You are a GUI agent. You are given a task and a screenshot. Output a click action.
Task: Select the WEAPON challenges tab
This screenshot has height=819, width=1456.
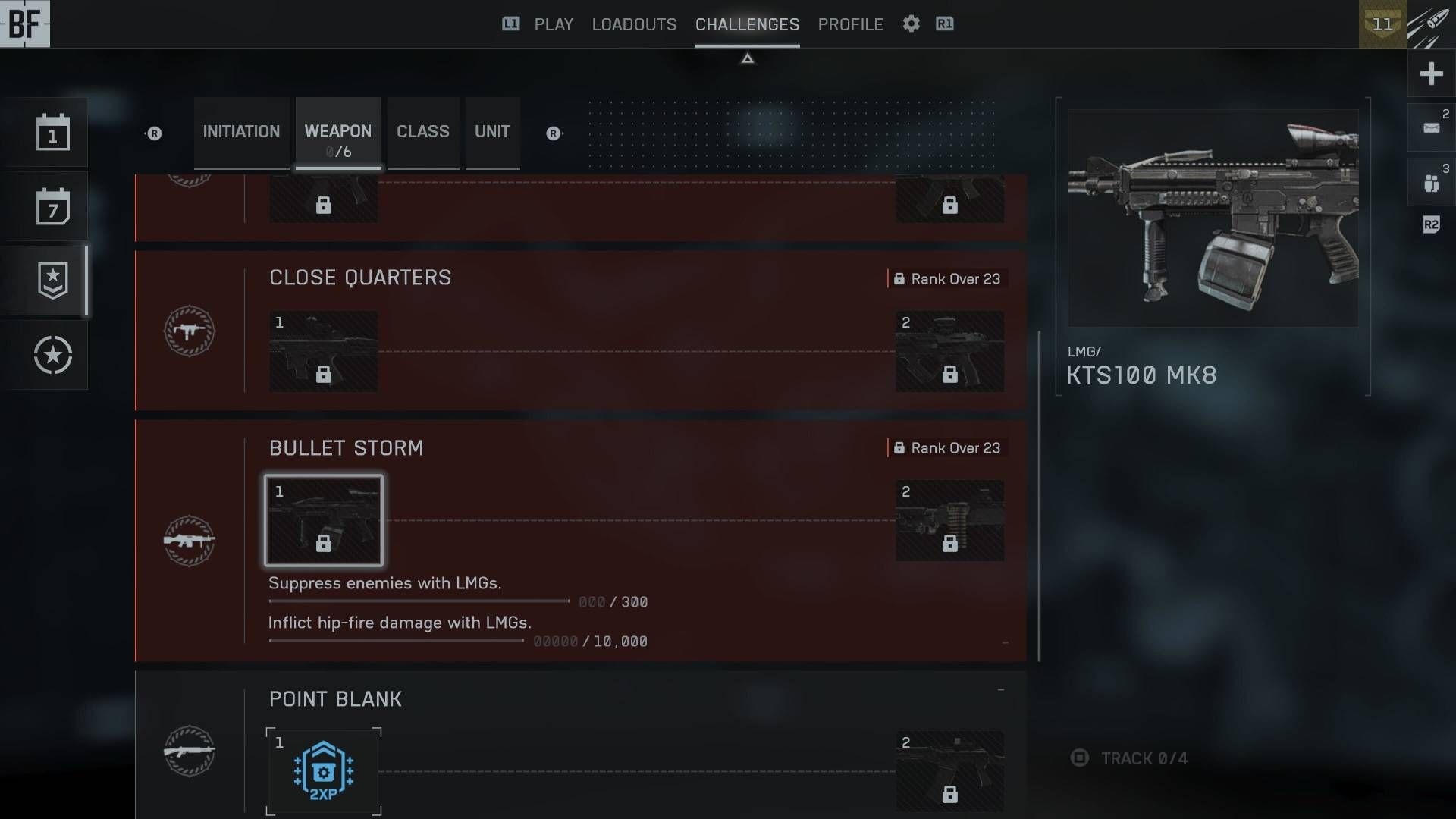pyautogui.click(x=338, y=133)
